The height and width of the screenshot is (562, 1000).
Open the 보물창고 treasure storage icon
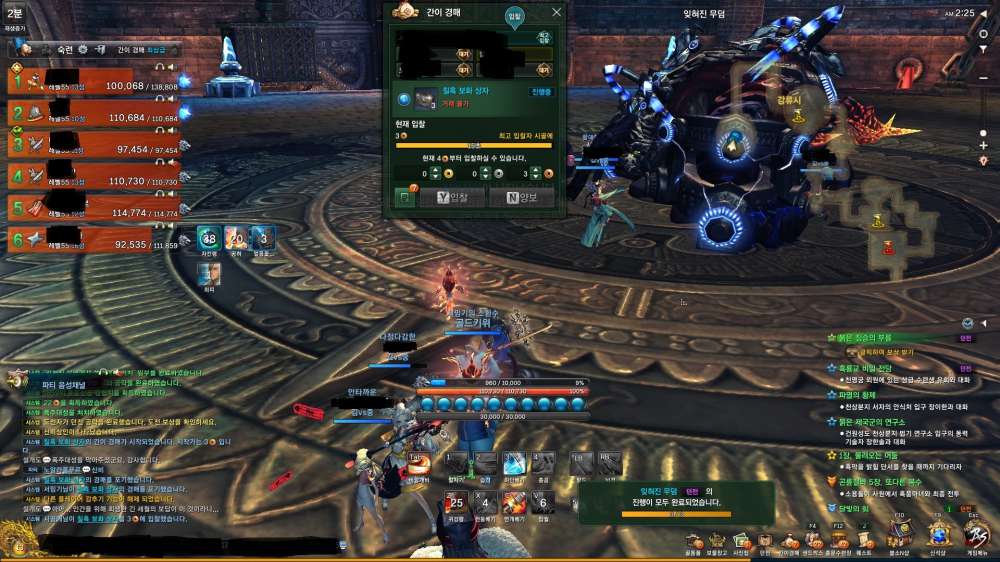[717, 540]
